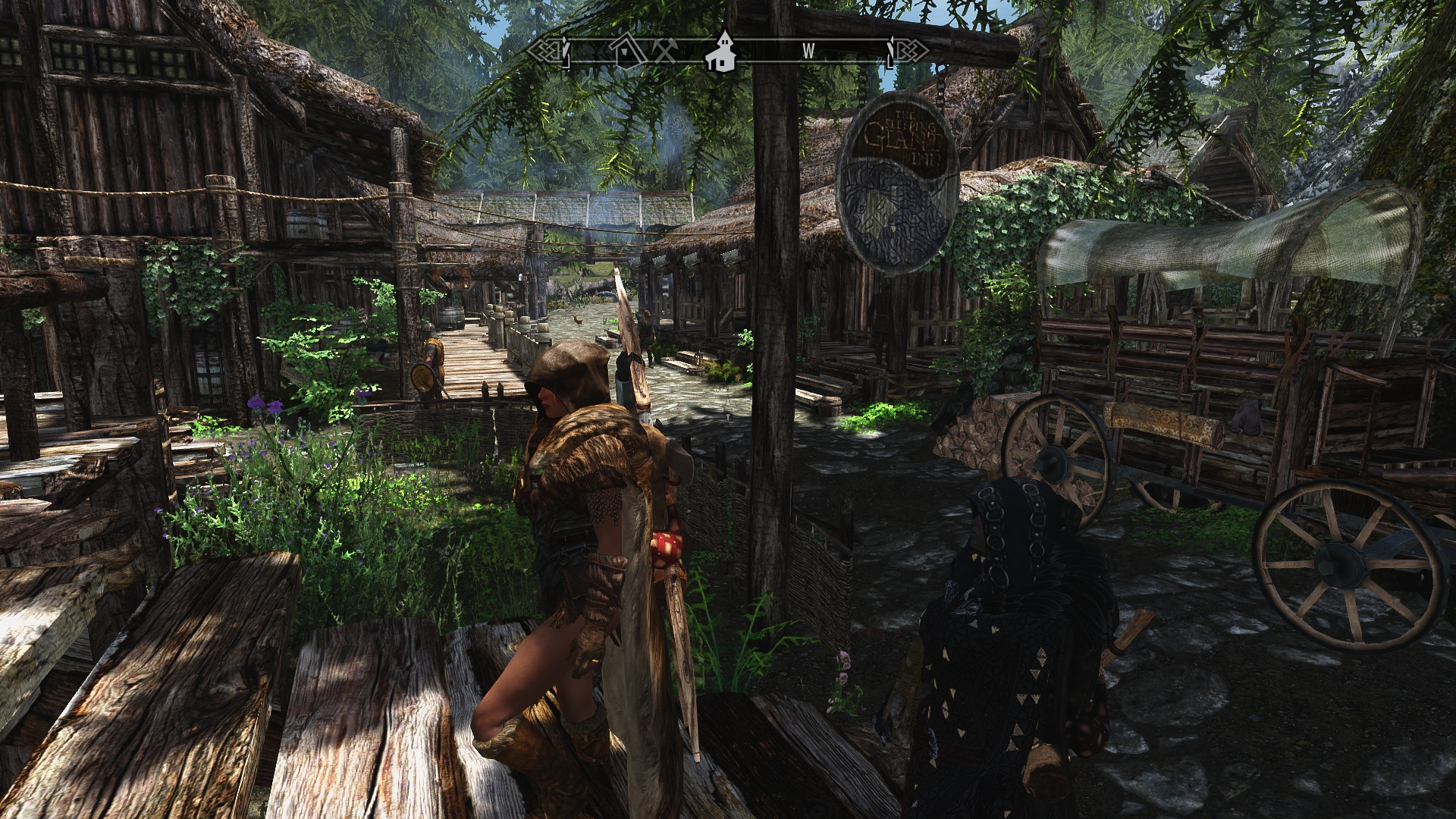
Task: Click the W heading on the compass
Action: [808, 51]
